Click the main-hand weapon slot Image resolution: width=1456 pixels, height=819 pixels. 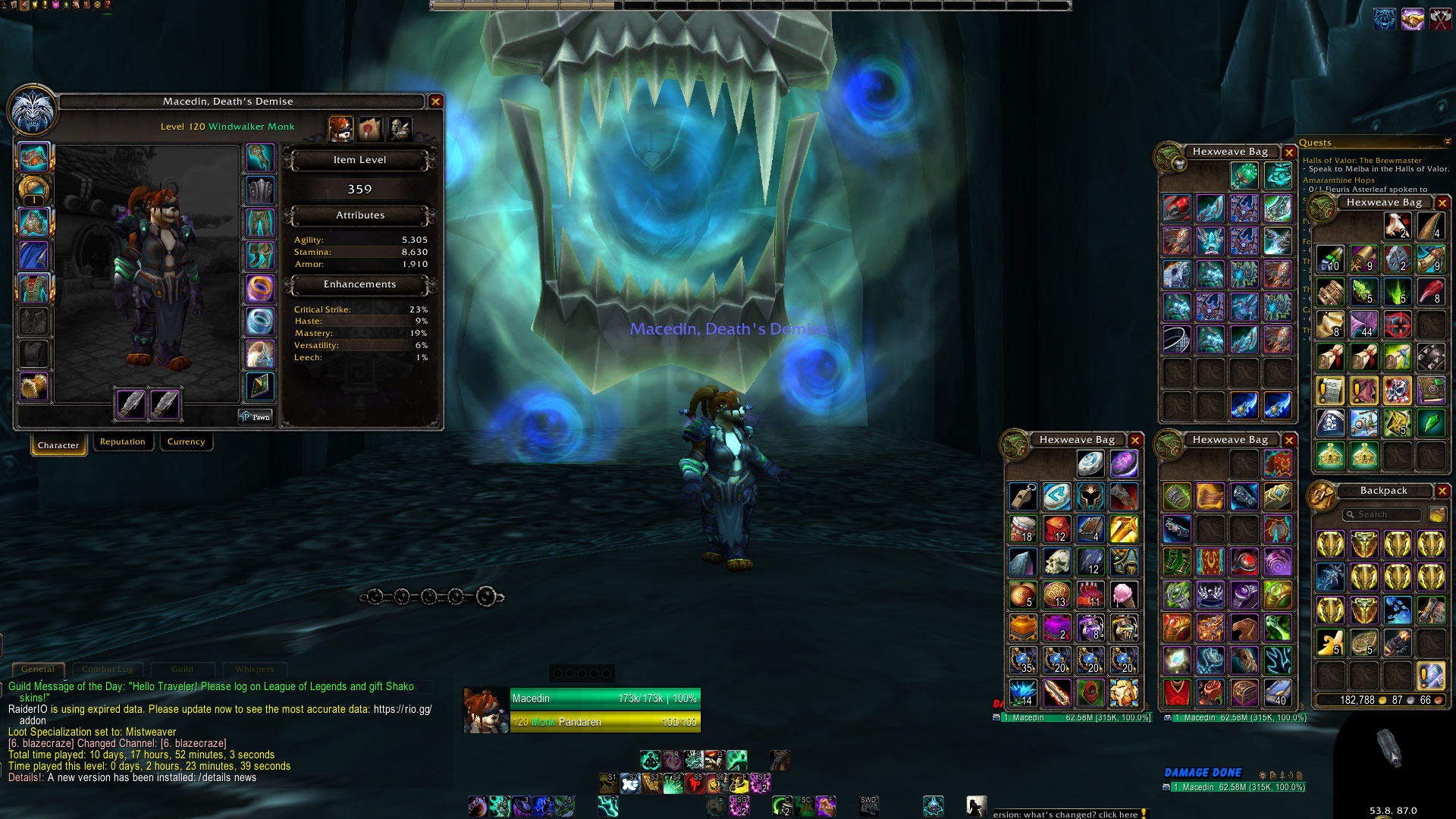tap(130, 403)
